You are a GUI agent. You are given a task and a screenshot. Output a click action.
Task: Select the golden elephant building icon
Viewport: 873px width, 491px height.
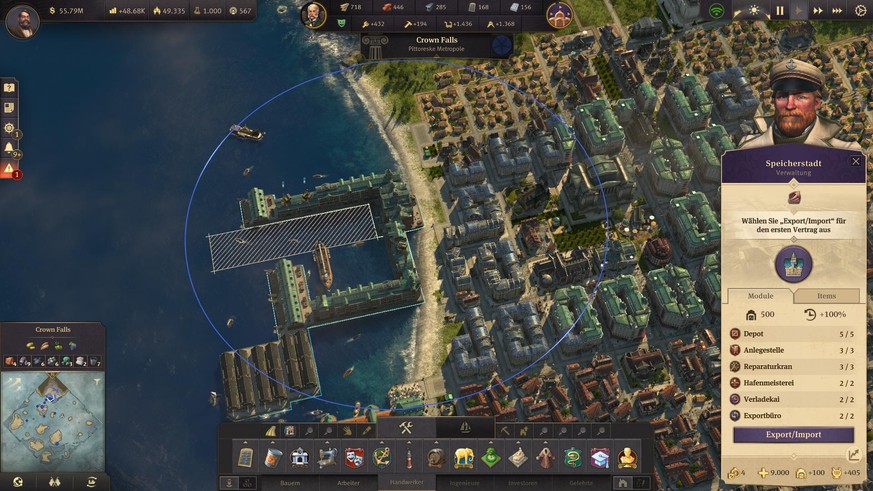tap(463, 458)
